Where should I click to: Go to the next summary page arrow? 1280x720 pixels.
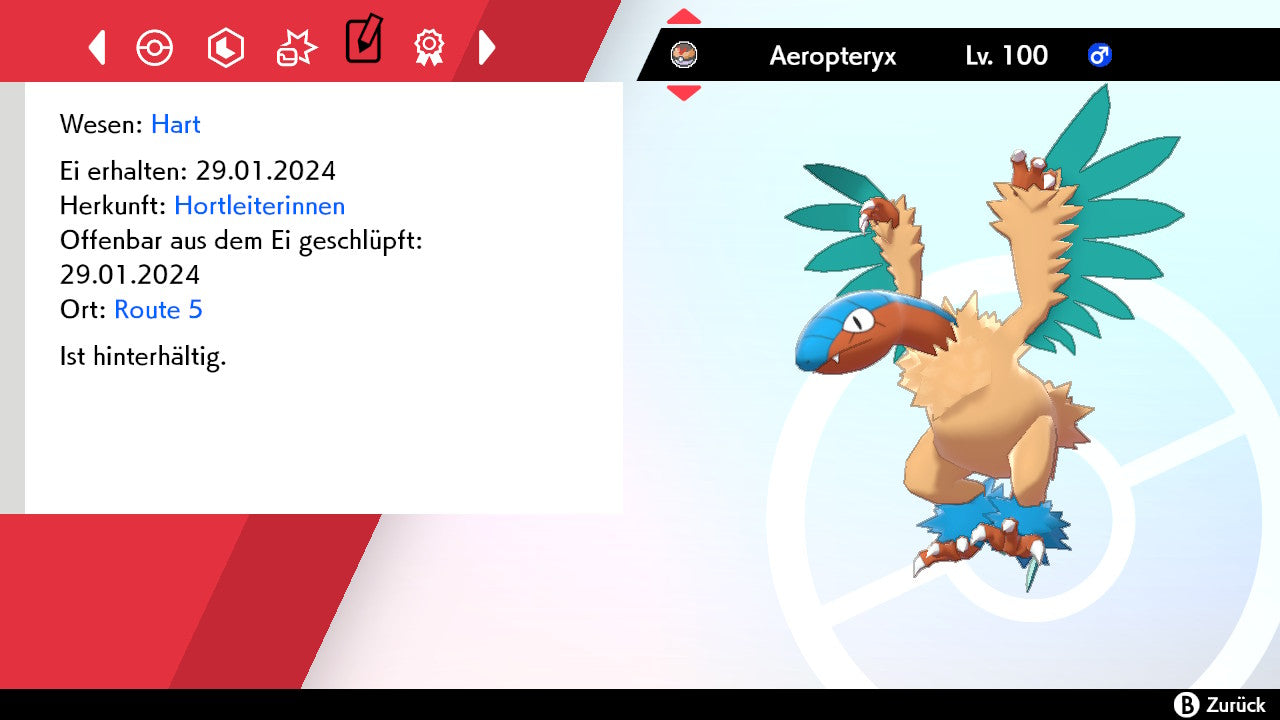(x=487, y=47)
